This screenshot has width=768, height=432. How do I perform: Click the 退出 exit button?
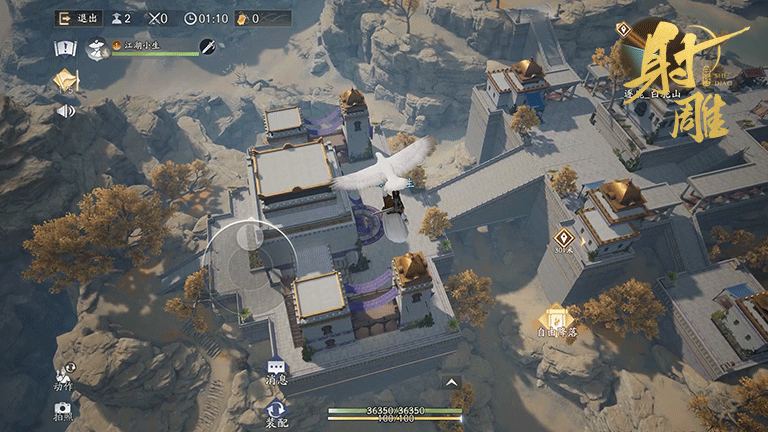pos(79,18)
